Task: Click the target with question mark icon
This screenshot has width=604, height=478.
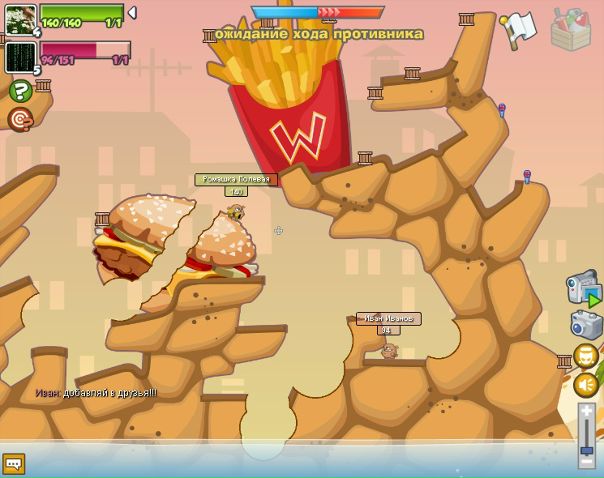Action: point(19,119)
